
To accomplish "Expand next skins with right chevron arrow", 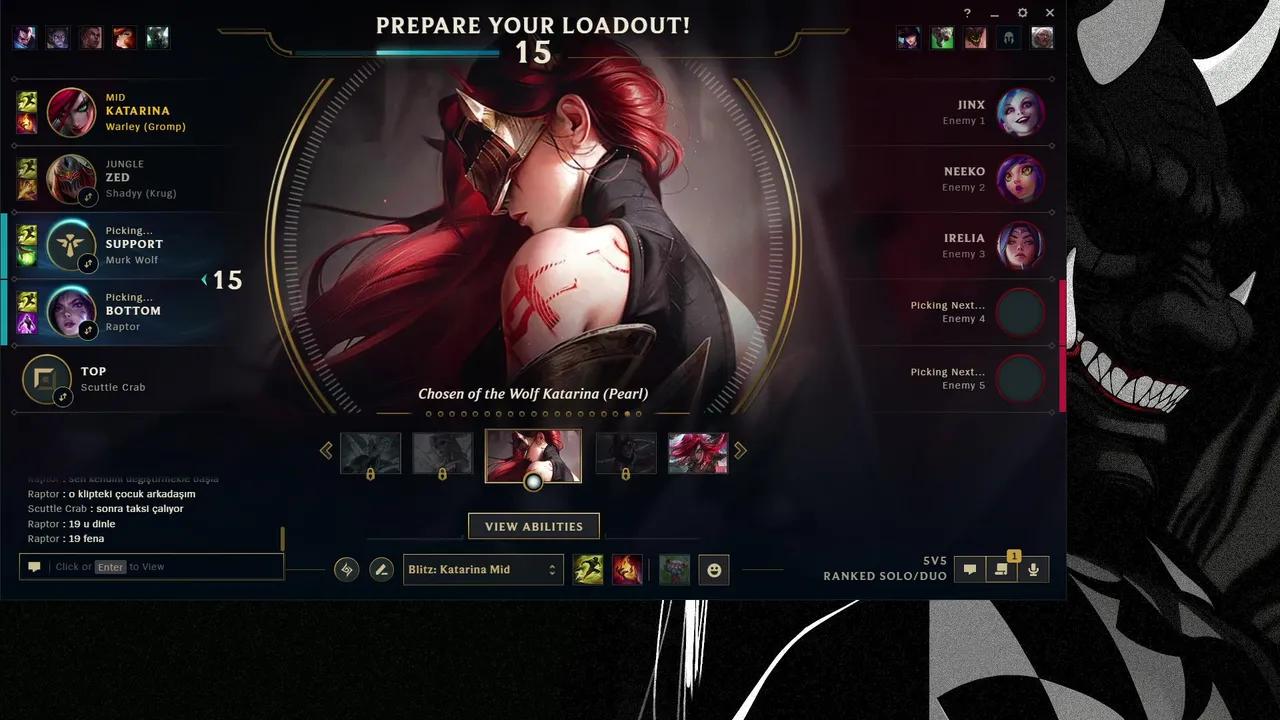I will [740, 450].
